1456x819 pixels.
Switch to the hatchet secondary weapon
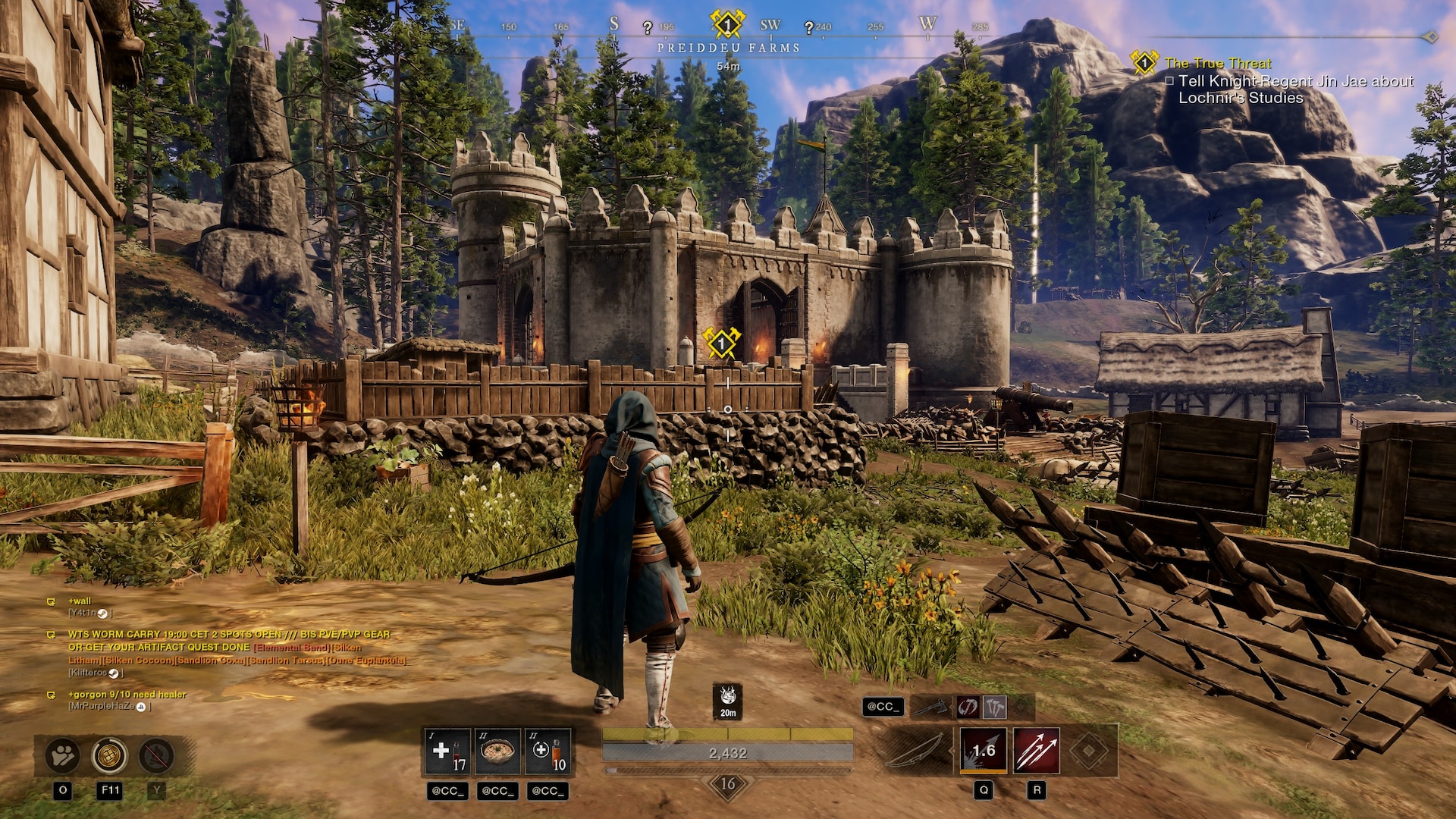pyautogui.click(x=931, y=708)
